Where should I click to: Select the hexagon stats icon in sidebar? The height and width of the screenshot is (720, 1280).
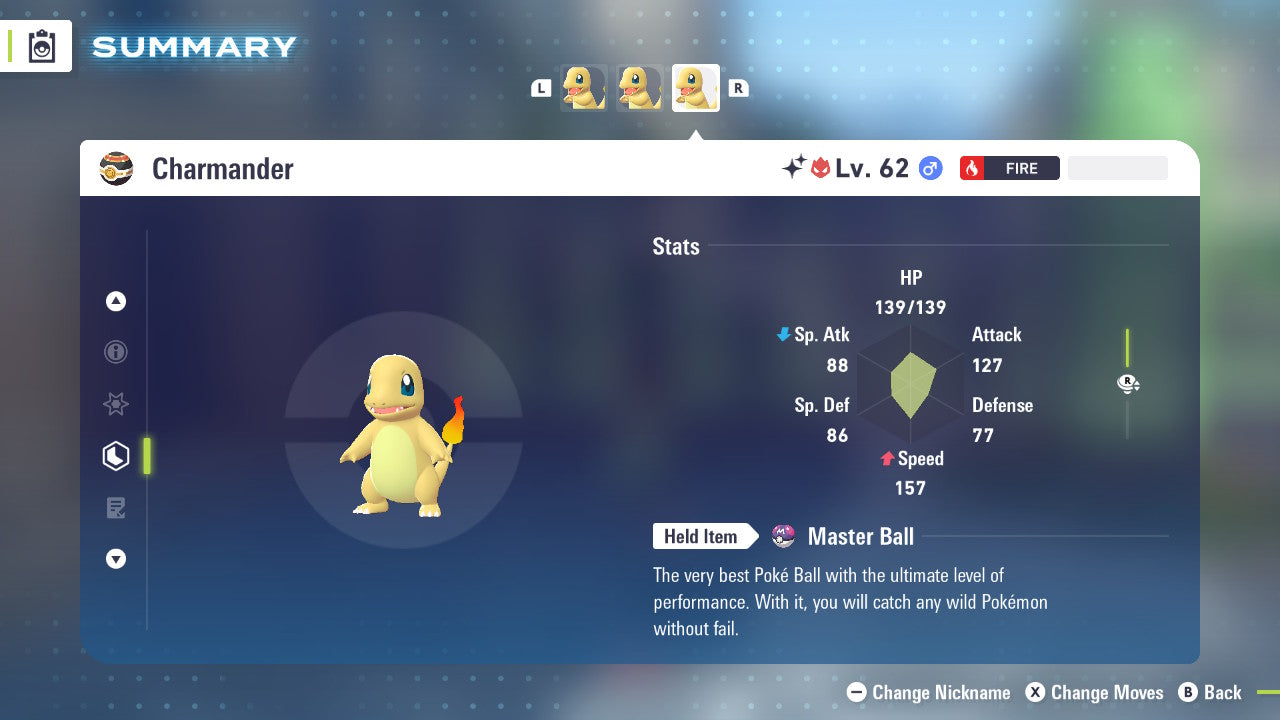tap(116, 455)
